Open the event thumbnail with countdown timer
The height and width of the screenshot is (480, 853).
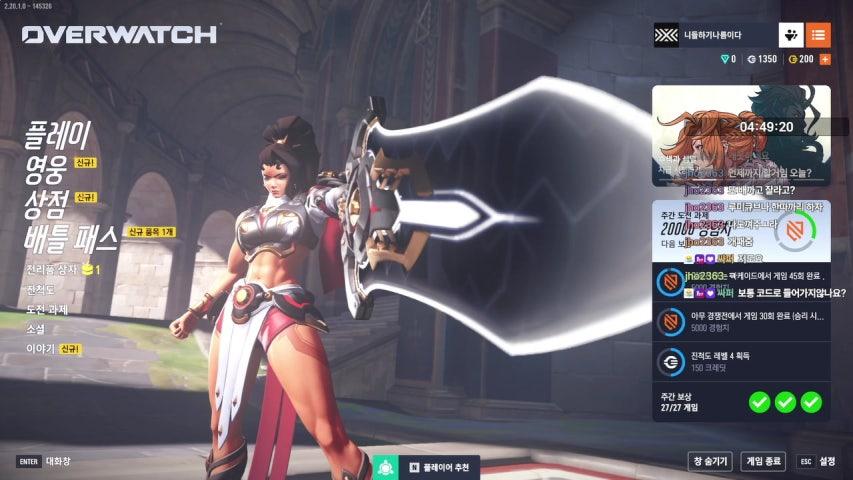[x=741, y=135]
